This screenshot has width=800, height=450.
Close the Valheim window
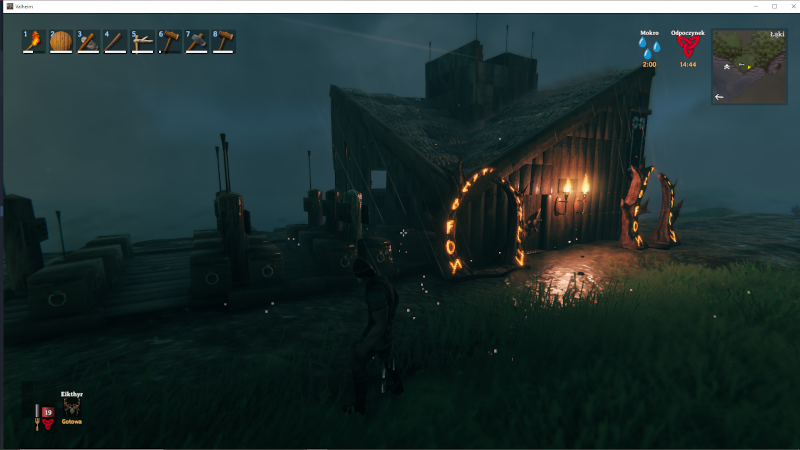point(790,6)
